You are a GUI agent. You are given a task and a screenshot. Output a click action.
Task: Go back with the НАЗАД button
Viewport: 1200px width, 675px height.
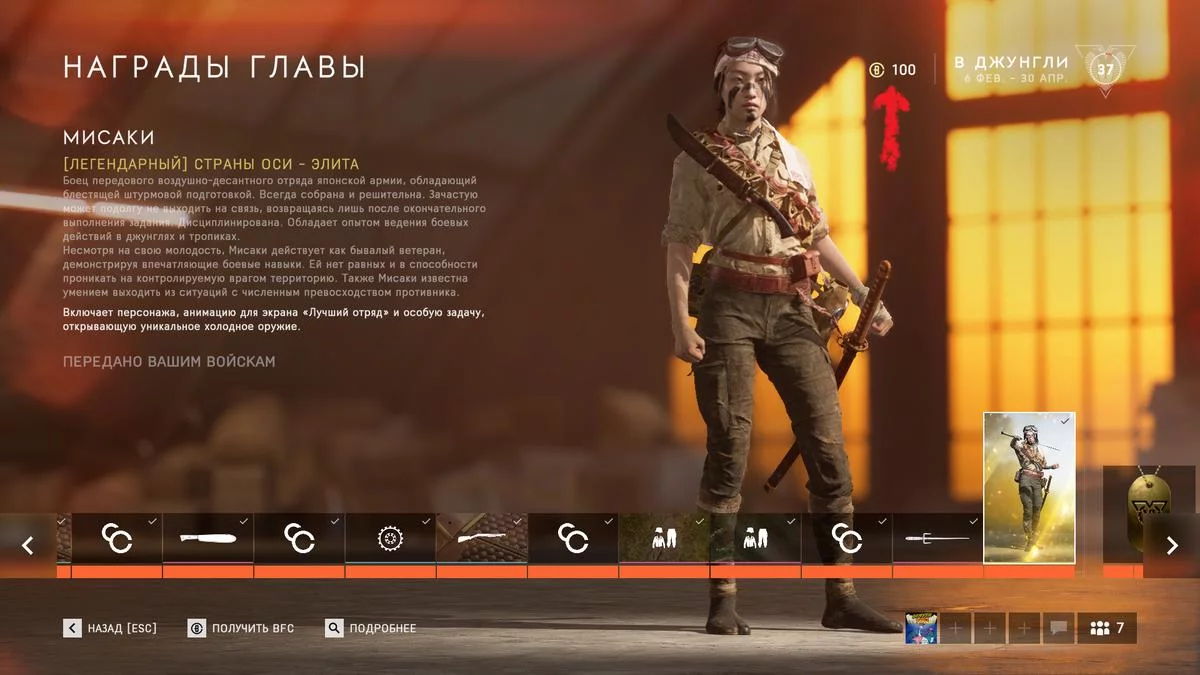[110, 628]
